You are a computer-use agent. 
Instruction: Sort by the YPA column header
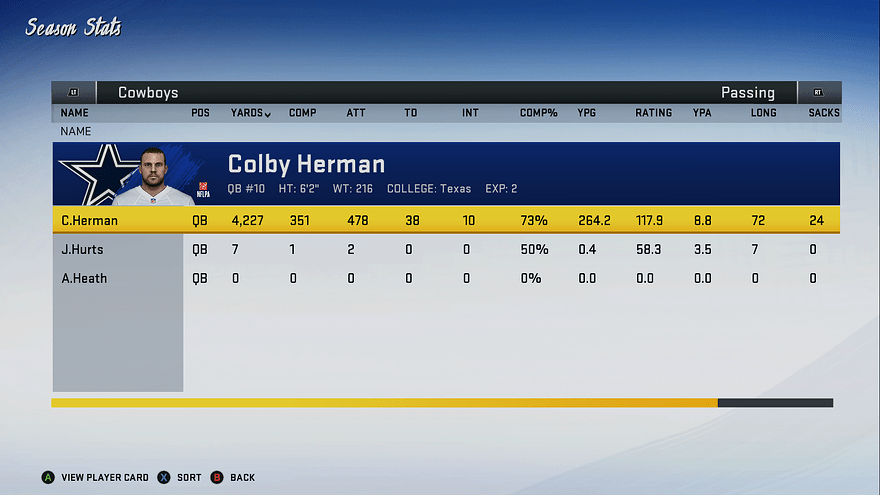702,113
